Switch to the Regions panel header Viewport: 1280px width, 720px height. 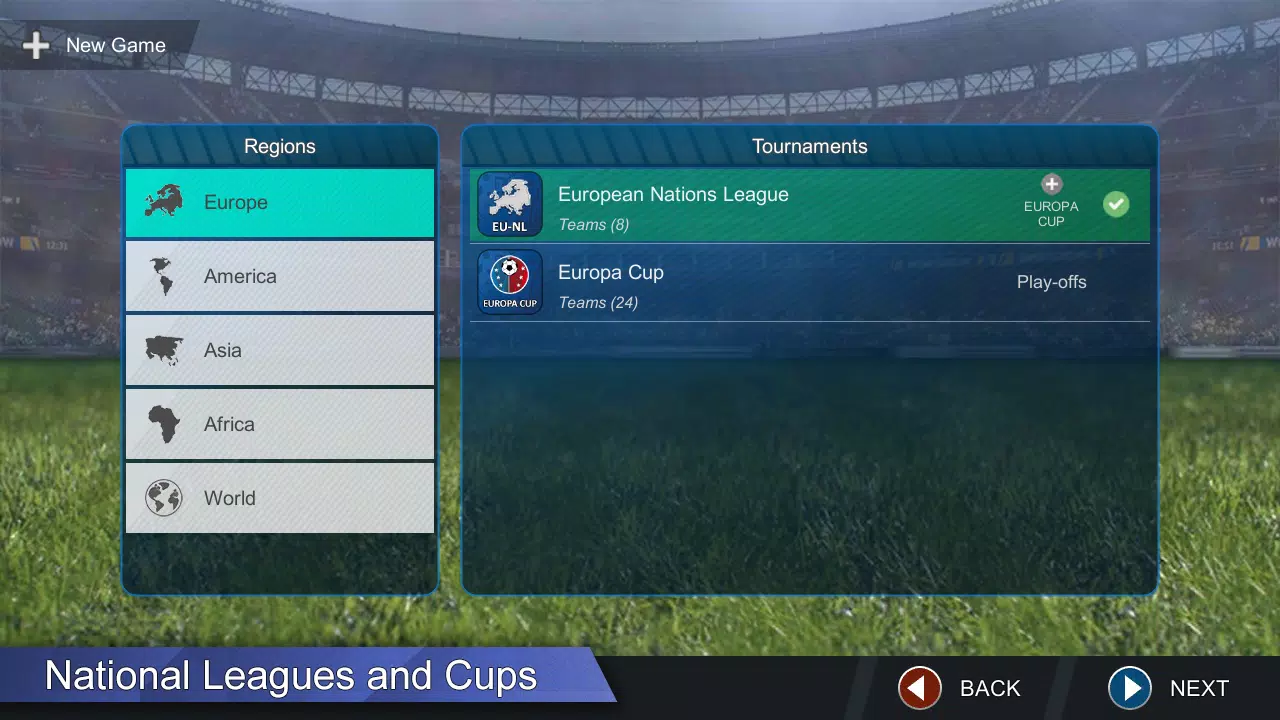click(280, 146)
